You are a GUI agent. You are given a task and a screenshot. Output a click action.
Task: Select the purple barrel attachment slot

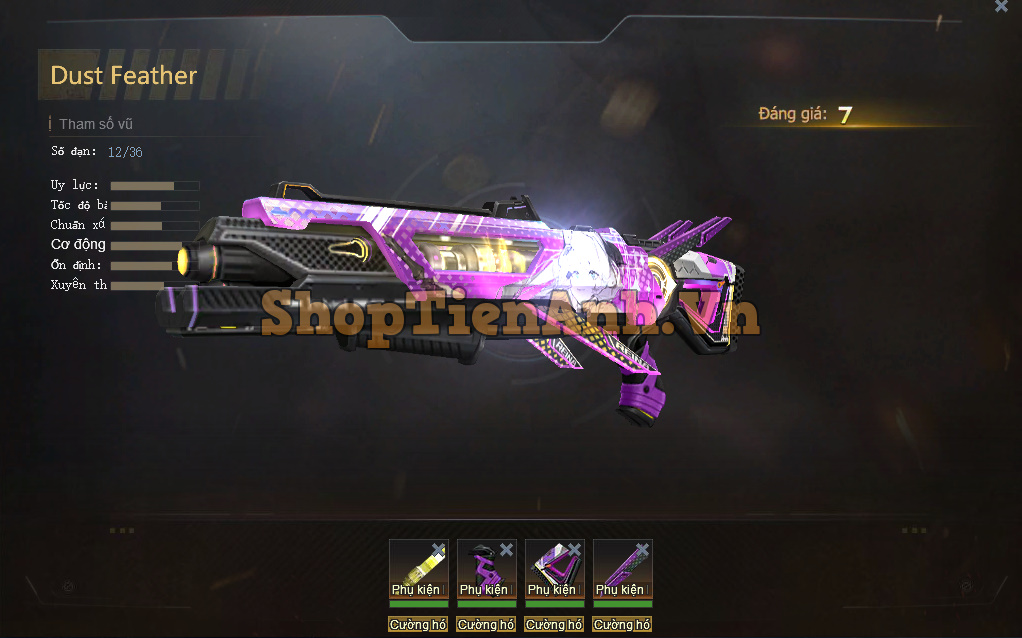click(621, 570)
